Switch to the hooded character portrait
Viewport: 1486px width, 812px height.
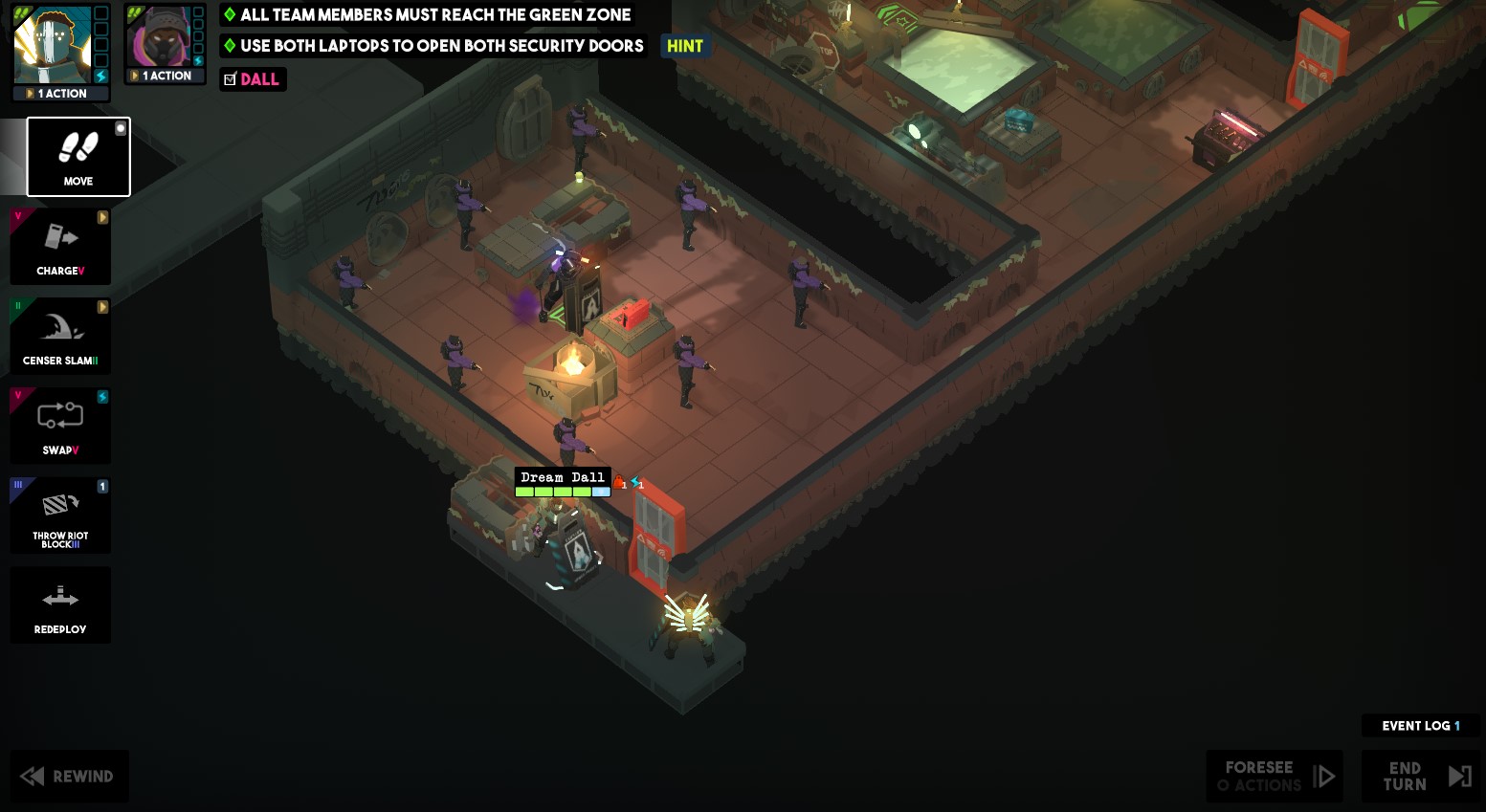pyautogui.click(x=165, y=36)
